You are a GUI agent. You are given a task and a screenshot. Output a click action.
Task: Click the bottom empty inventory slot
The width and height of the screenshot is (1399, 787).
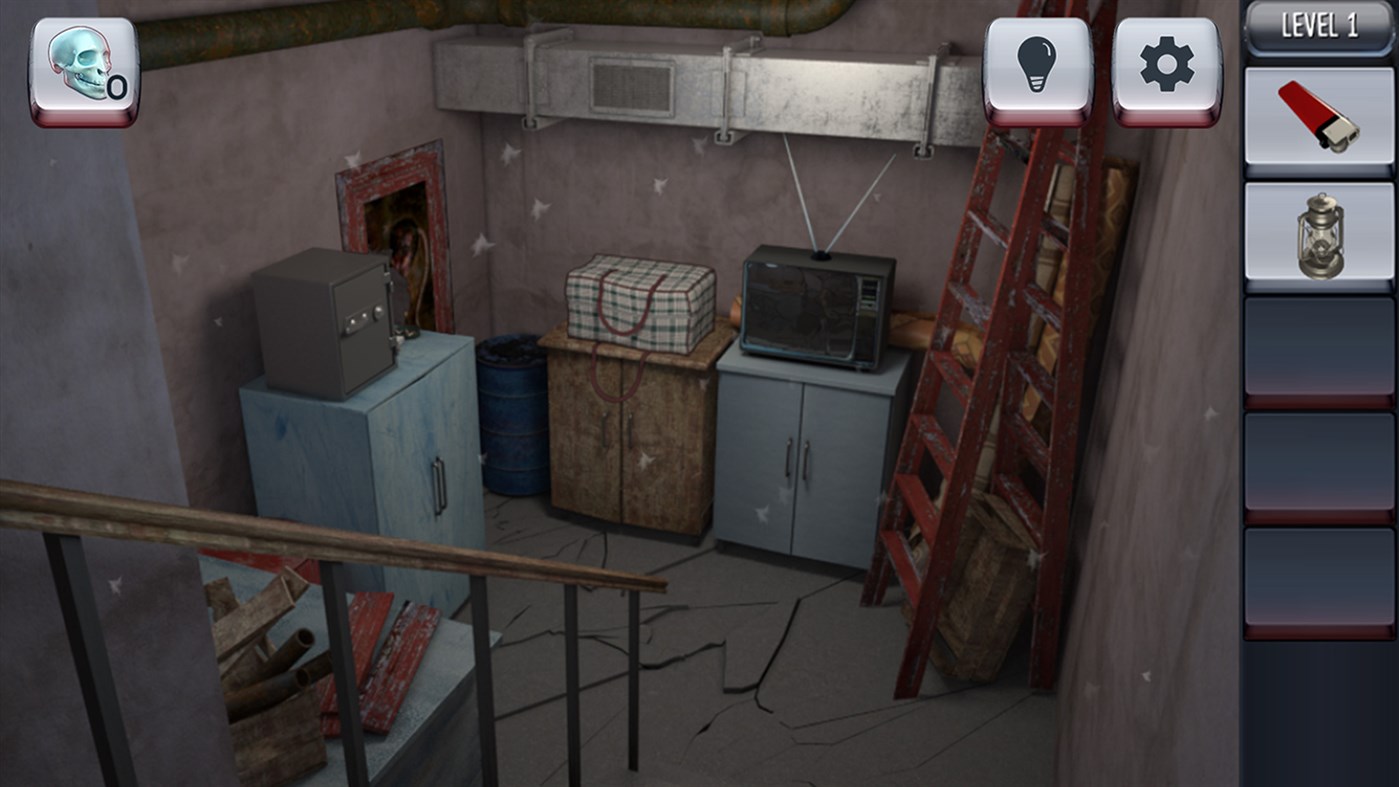(1317, 575)
